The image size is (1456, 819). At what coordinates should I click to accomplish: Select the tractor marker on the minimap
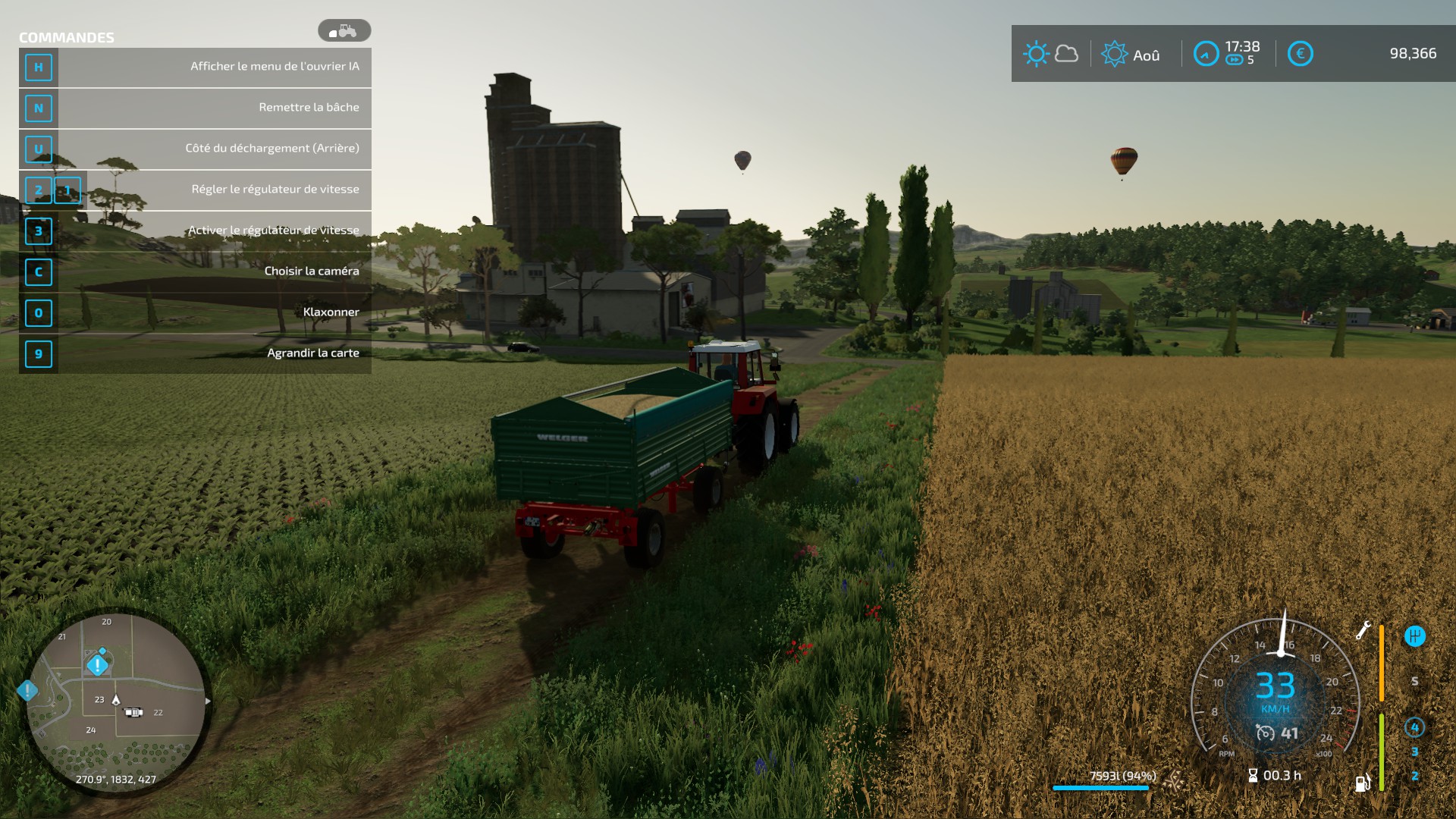[133, 712]
